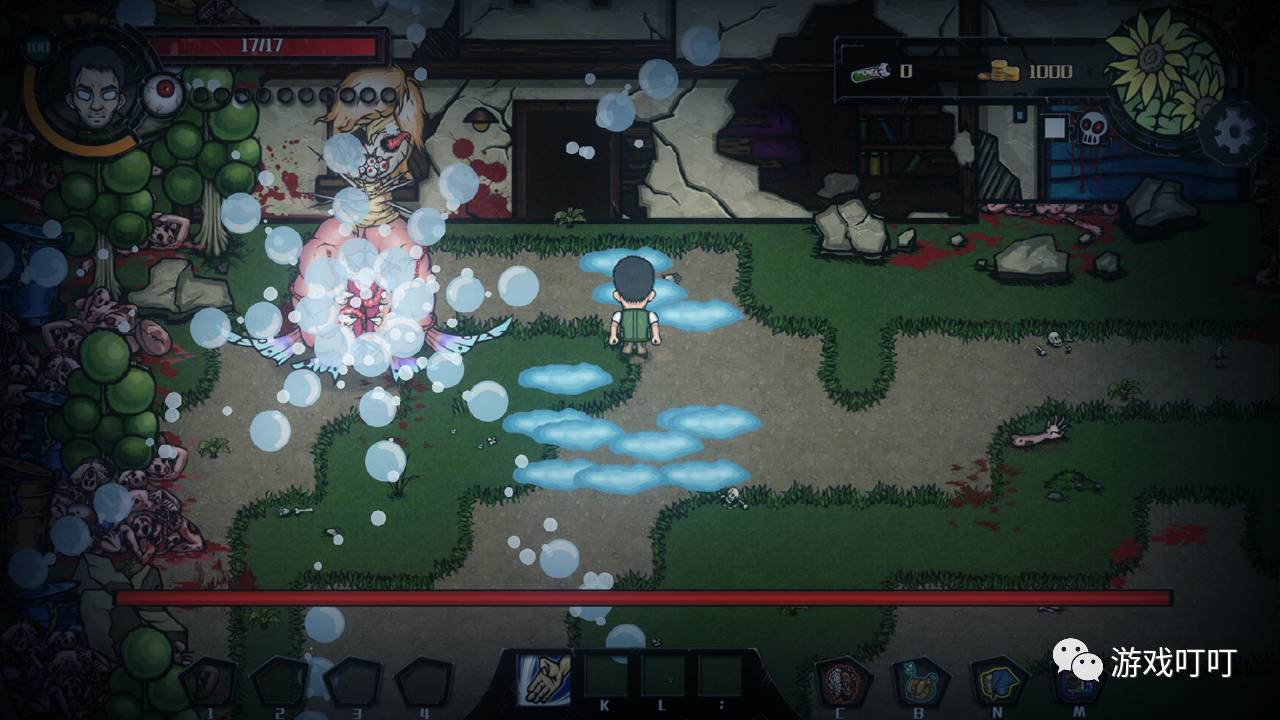Click the bloodshot eyeball icon beside portrait

pyautogui.click(x=163, y=94)
